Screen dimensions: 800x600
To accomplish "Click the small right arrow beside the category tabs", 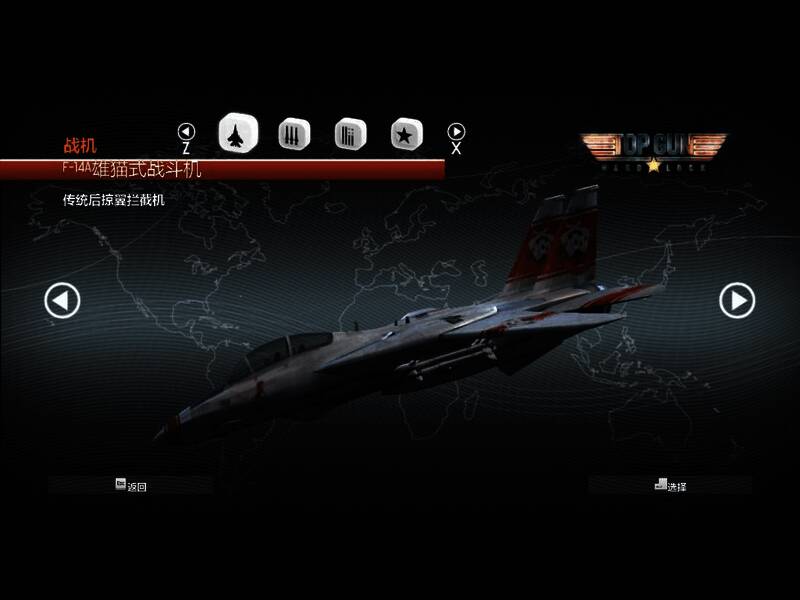I will (456, 131).
